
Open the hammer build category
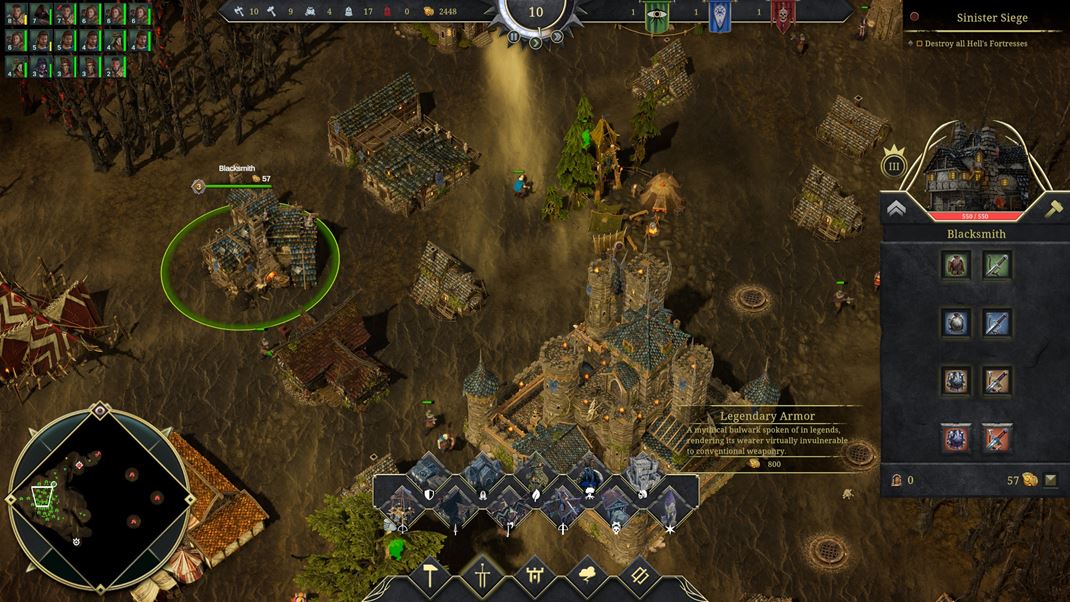click(x=431, y=577)
